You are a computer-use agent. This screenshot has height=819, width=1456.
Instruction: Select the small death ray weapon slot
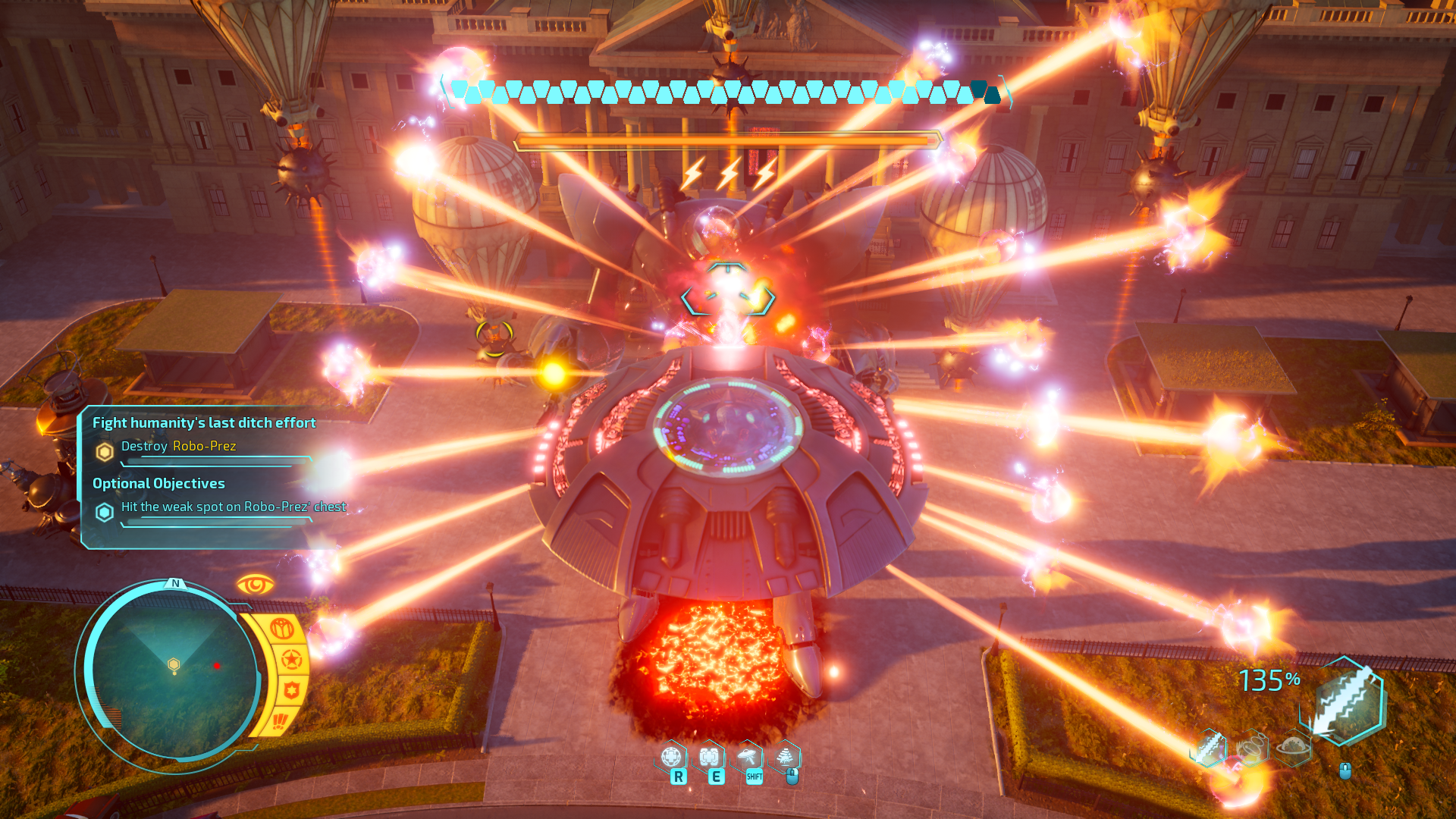1209,748
